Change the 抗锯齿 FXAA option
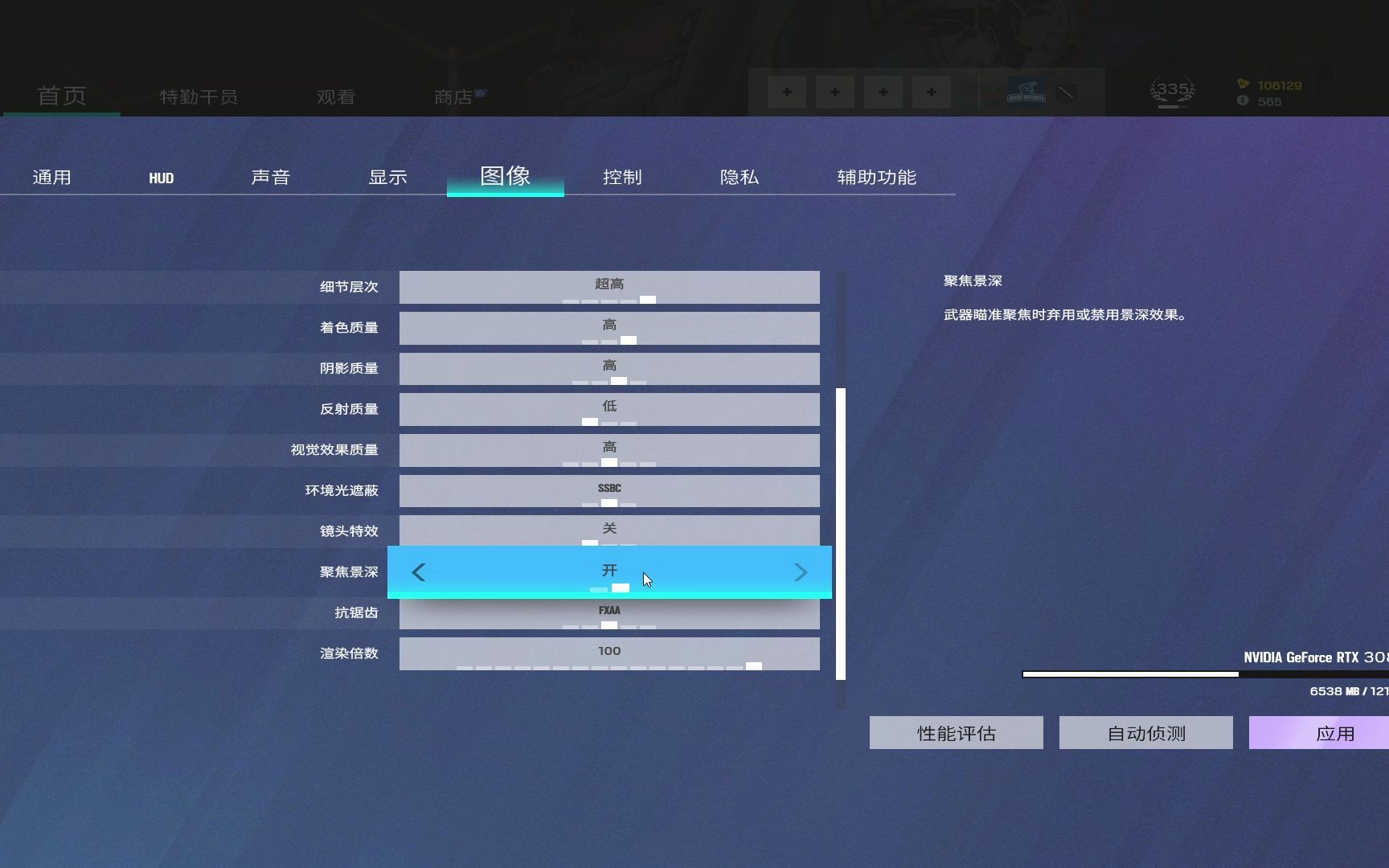This screenshot has height=868, width=1389. (609, 612)
